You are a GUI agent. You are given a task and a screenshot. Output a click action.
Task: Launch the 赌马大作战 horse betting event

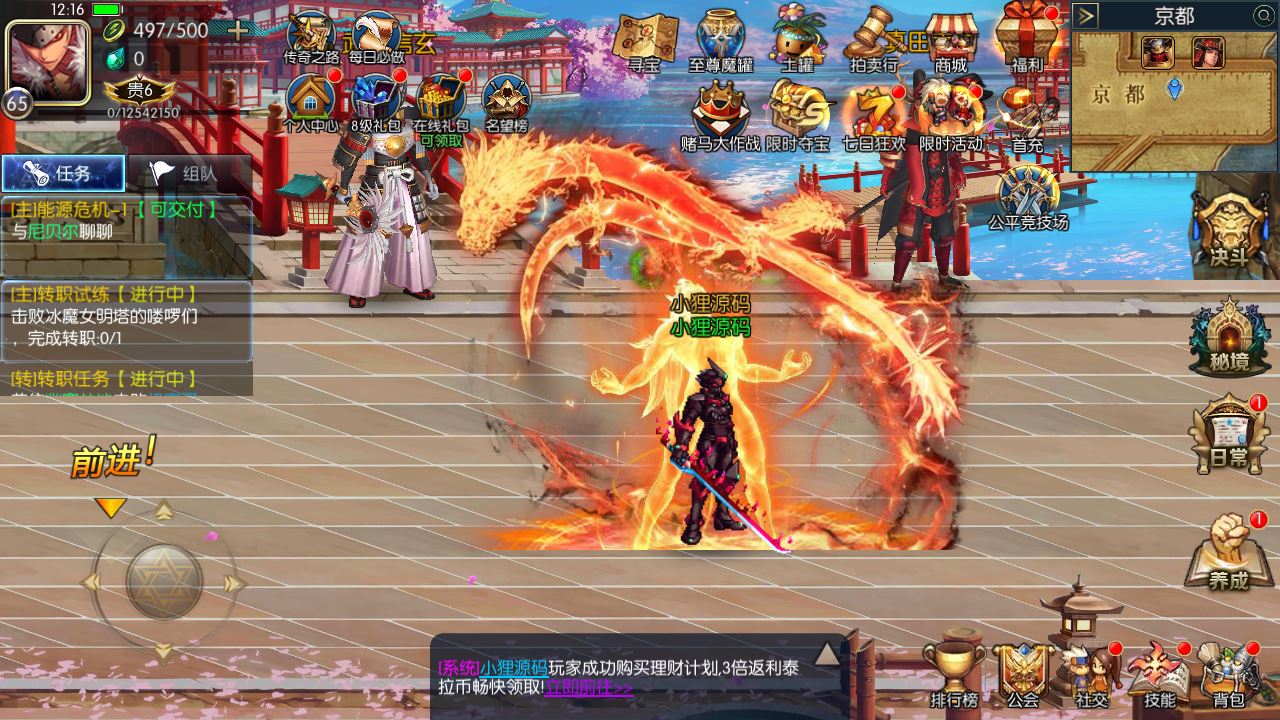coord(719,112)
